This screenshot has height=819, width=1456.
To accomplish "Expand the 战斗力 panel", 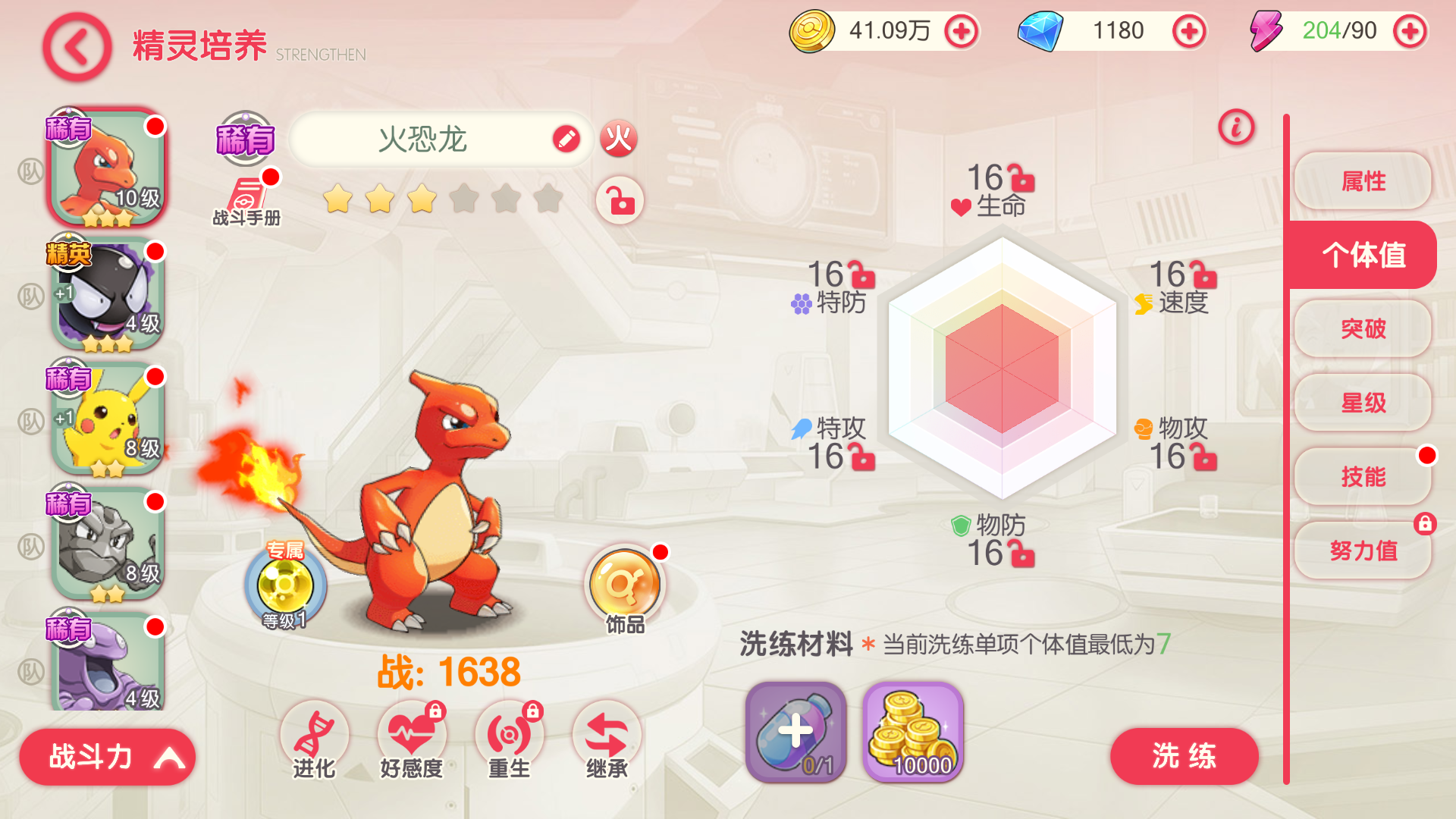I will coord(107,756).
